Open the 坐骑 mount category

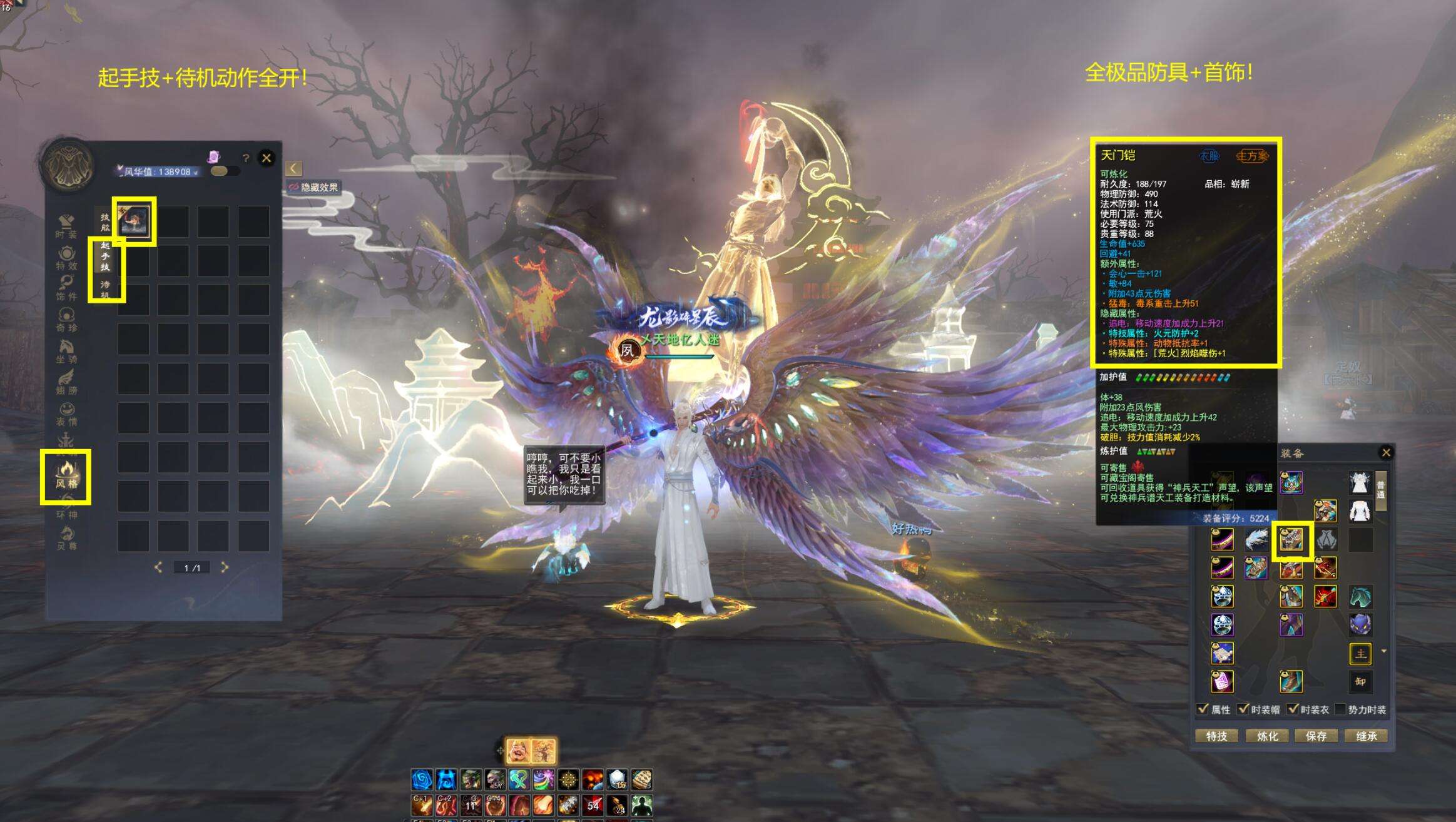point(66,351)
